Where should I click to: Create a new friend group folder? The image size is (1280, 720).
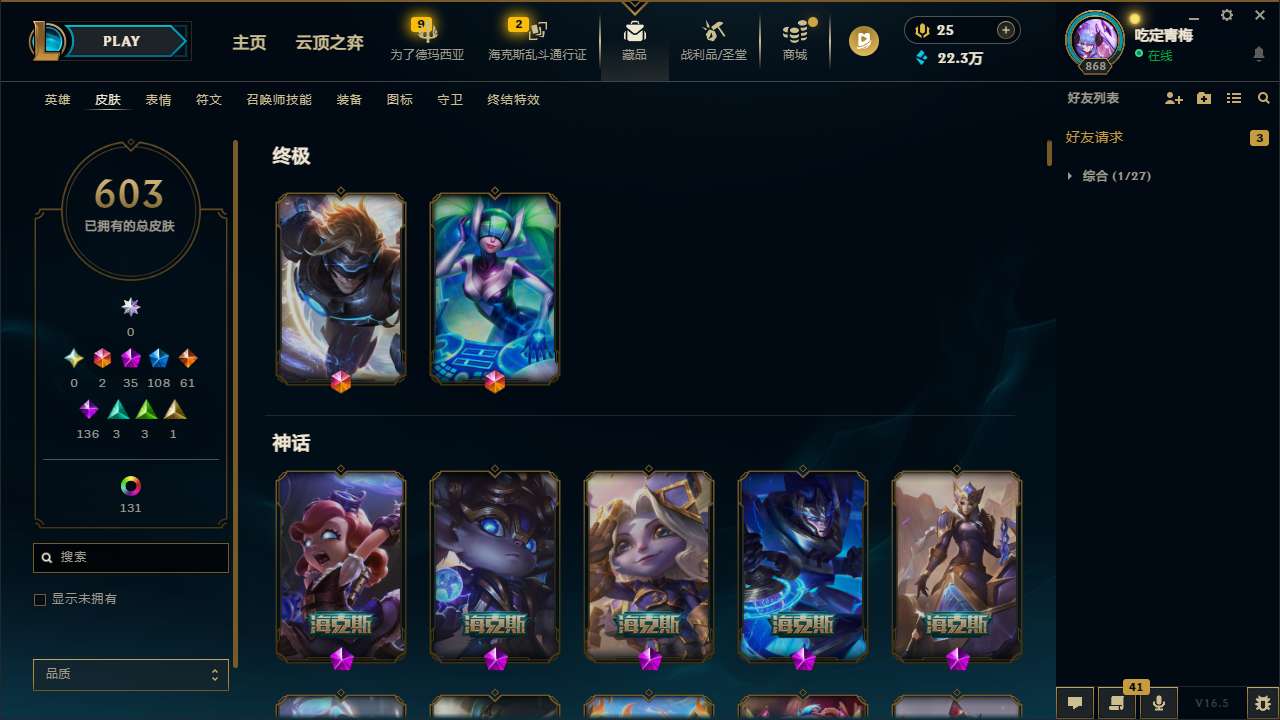1203,98
